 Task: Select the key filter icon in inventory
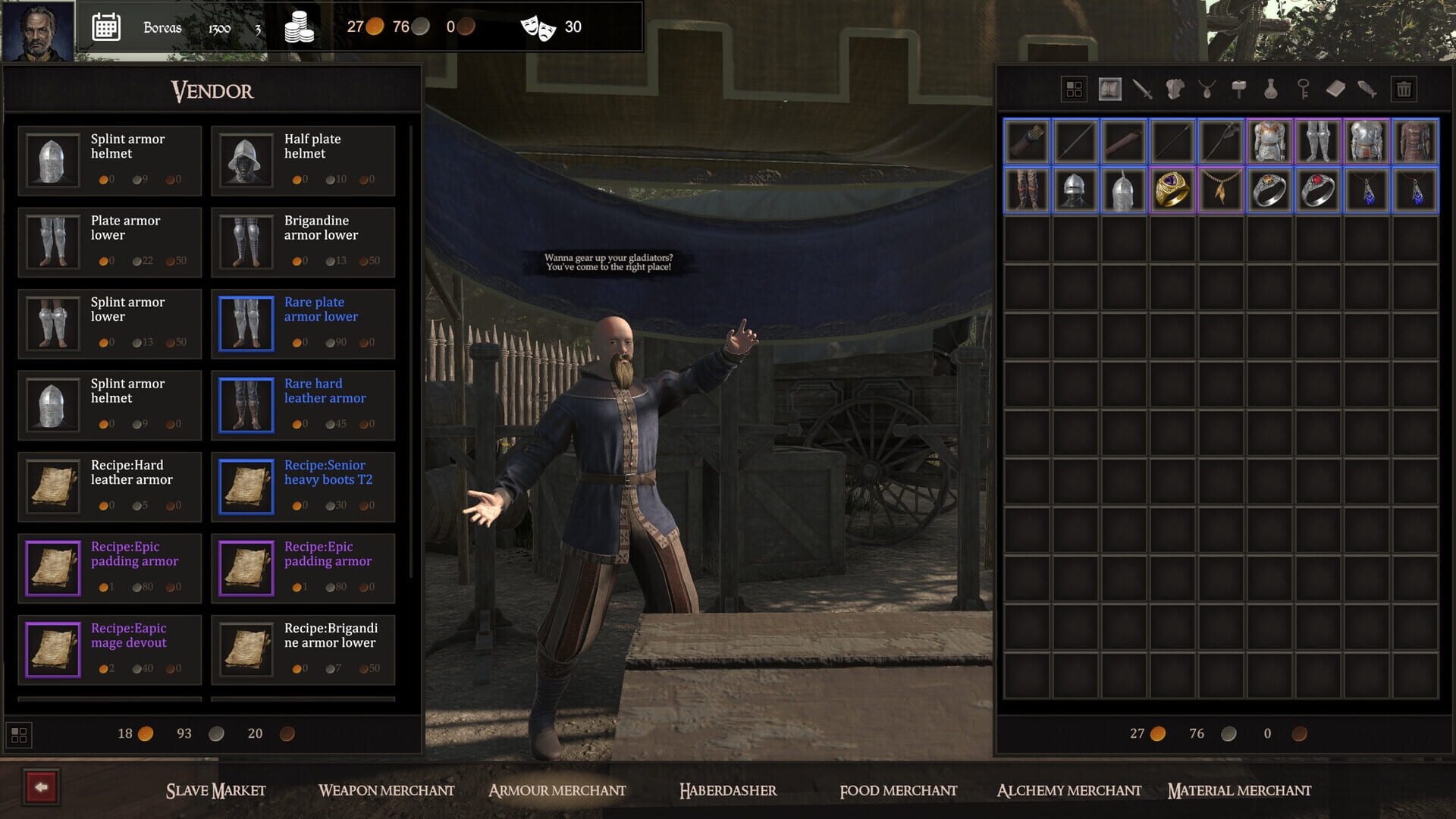[x=1302, y=89]
